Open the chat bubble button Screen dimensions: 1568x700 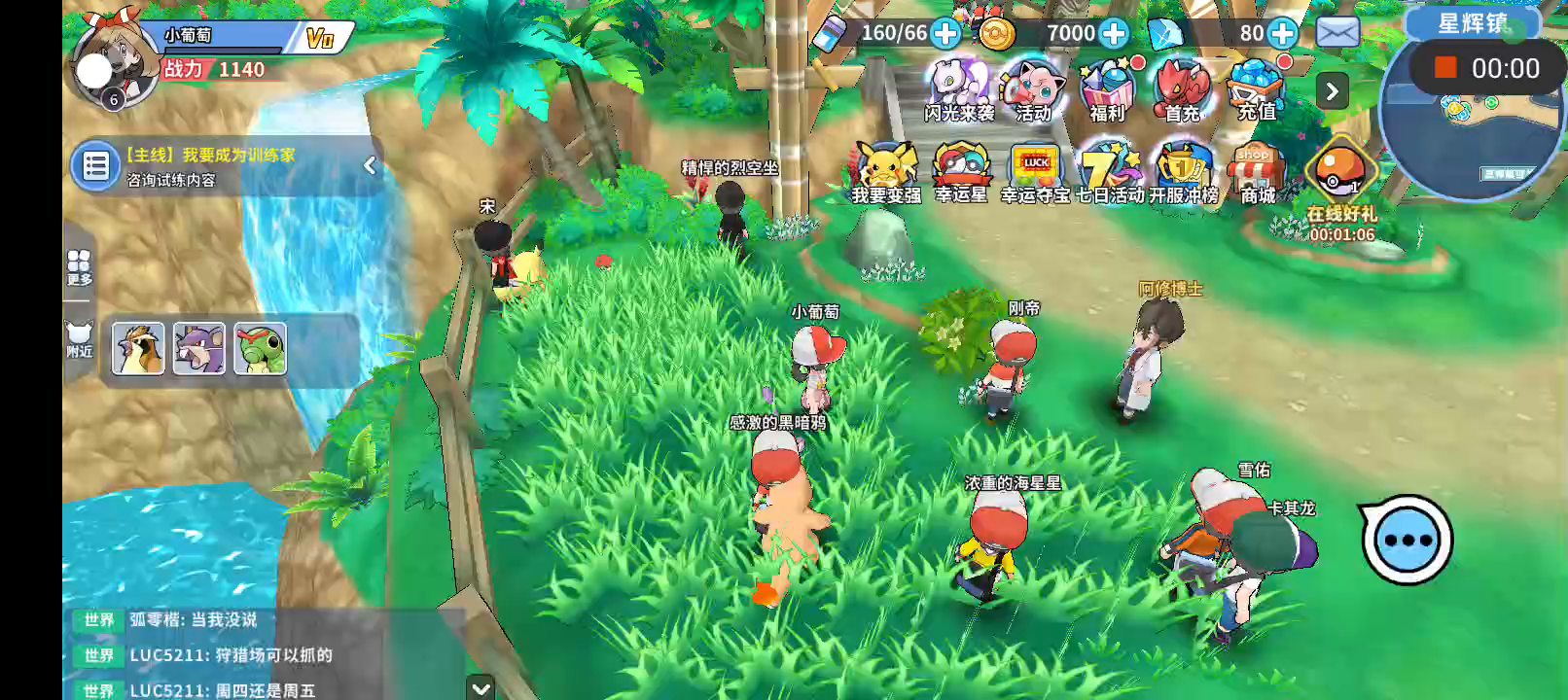point(1407,541)
